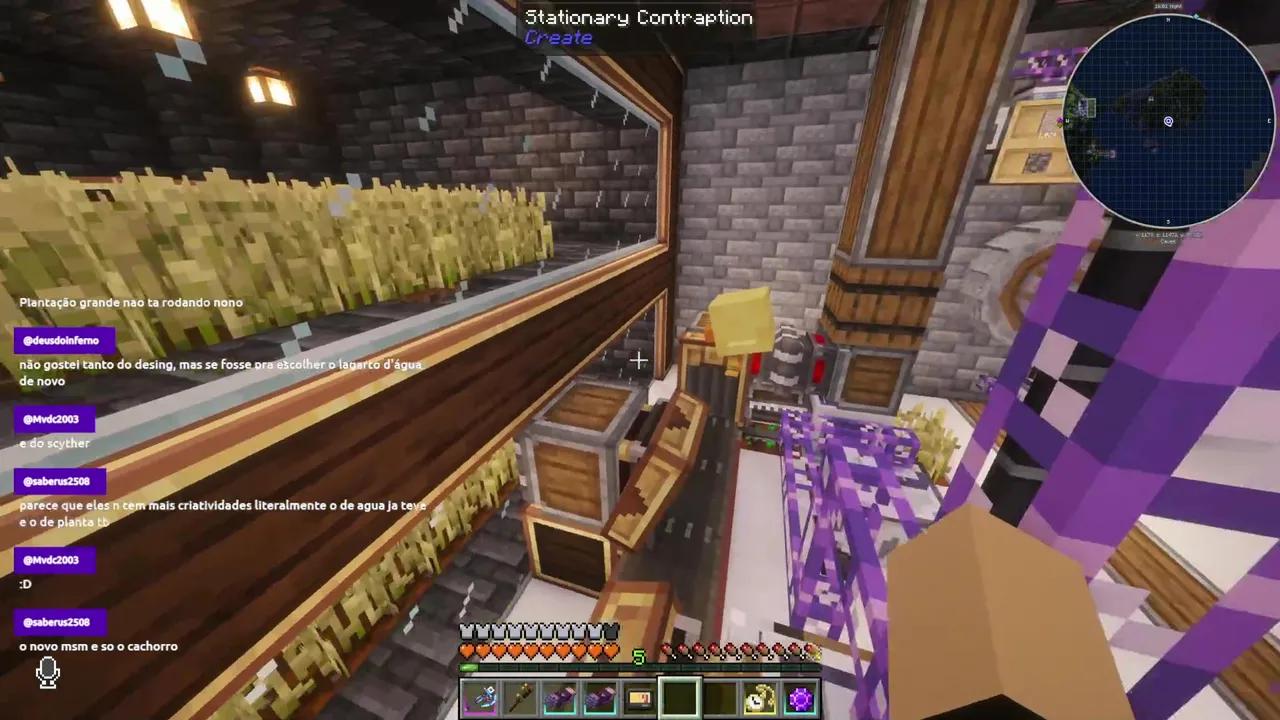Select the wand in the second hotbar slot
1280x720 pixels.
521,698
